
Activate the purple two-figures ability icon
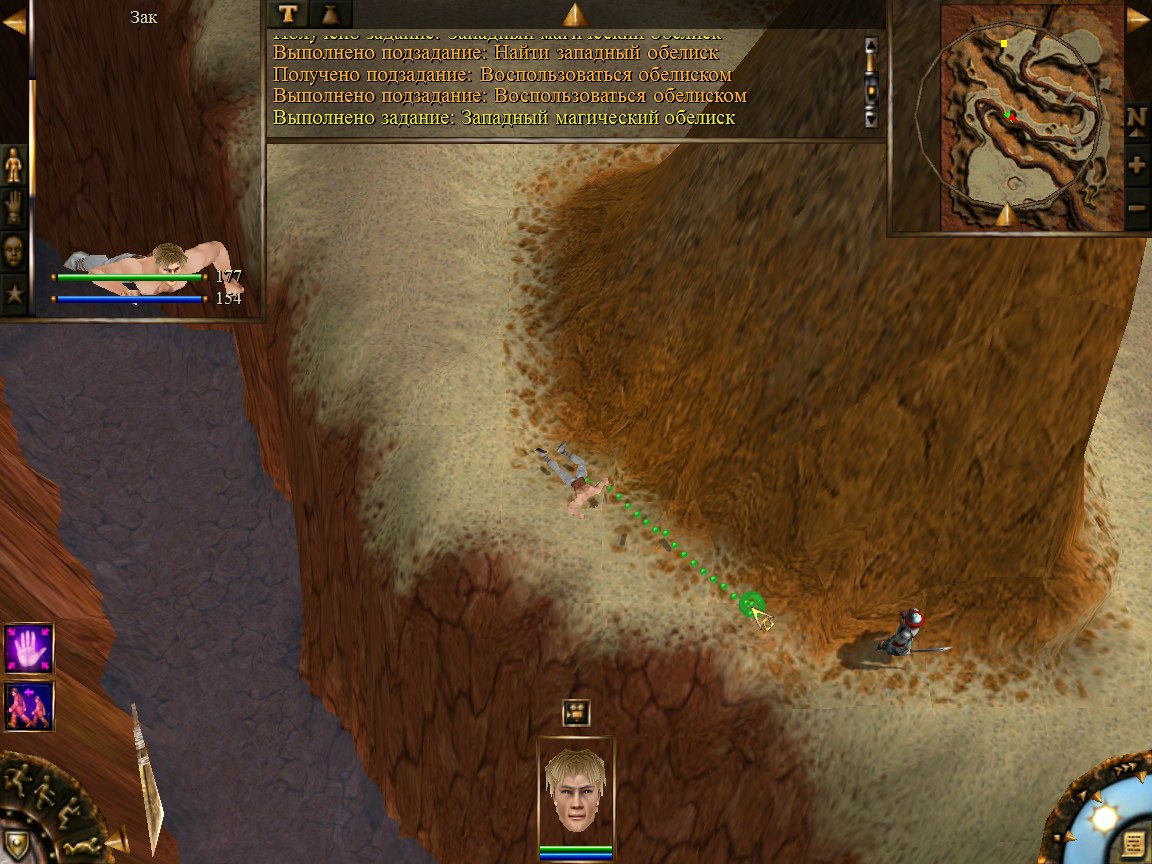point(28,706)
